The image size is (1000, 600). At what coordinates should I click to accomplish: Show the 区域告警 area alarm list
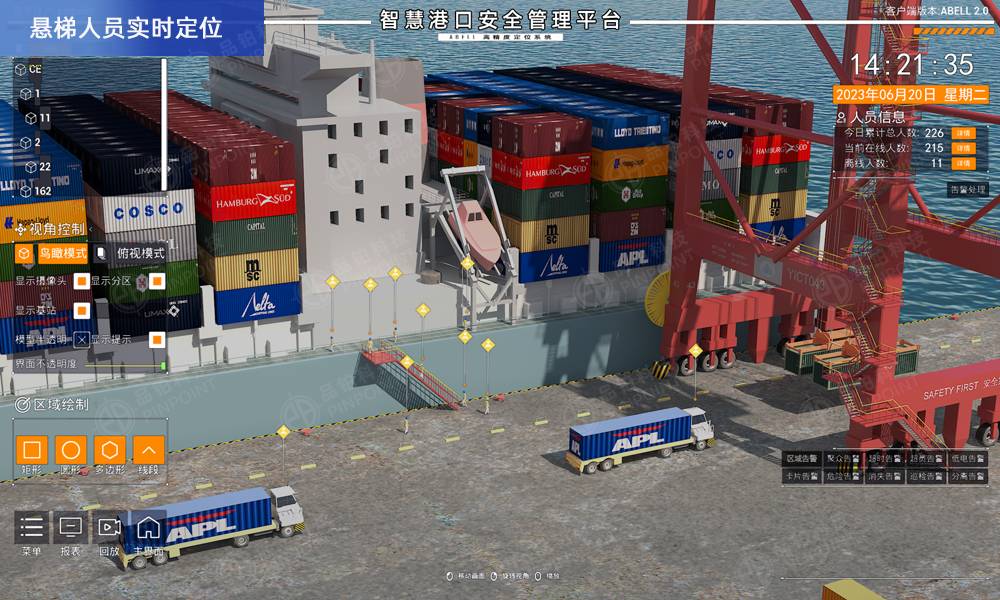point(802,459)
